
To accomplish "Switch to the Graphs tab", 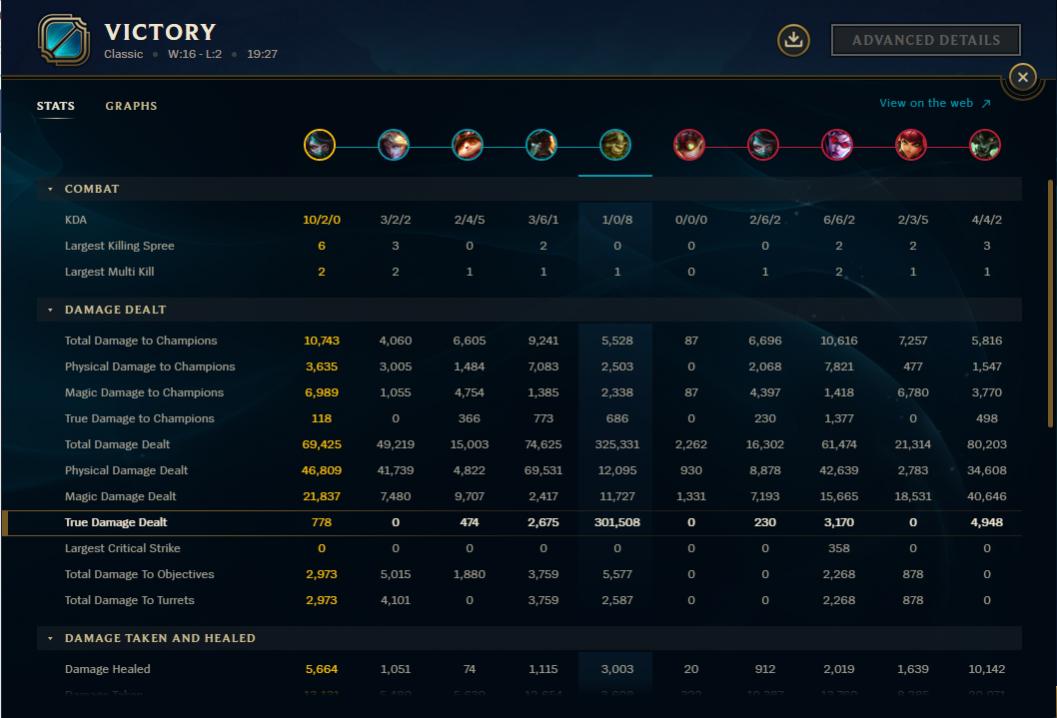I will tap(131, 106).
